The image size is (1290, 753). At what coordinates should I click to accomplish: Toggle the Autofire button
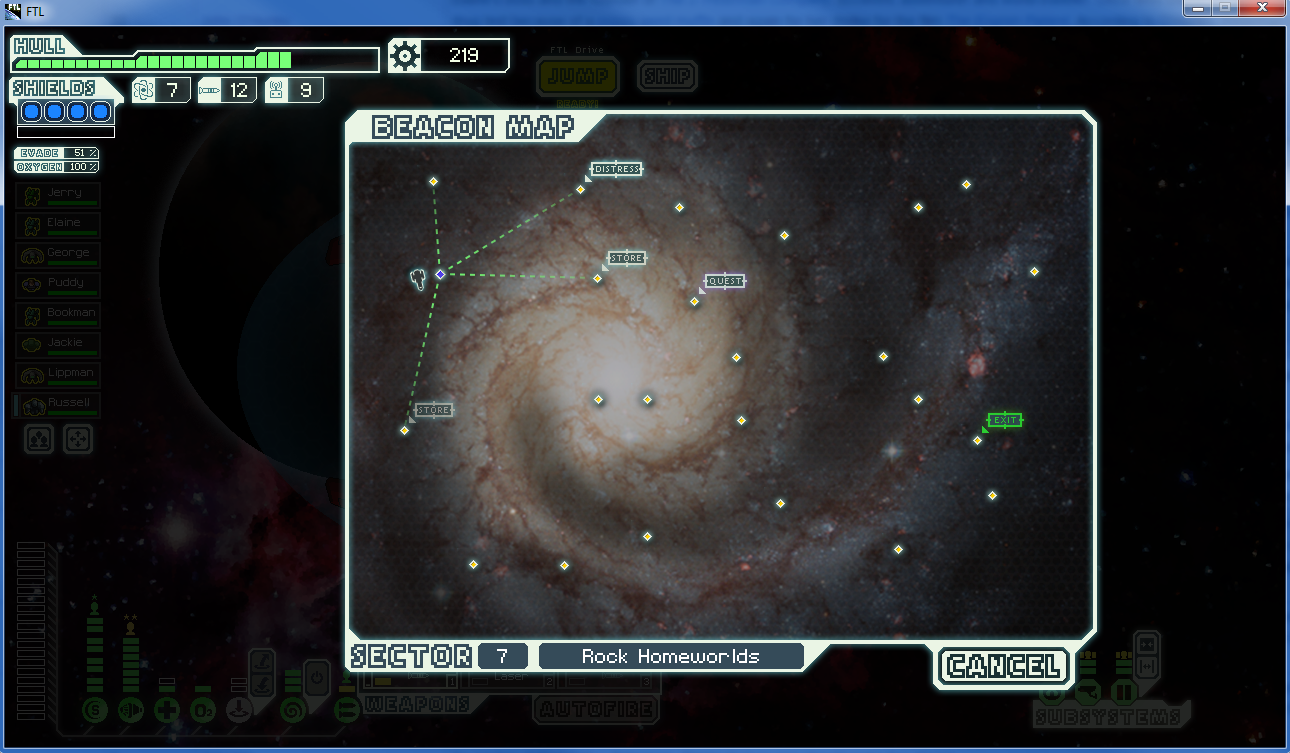(x=596, y=709)
